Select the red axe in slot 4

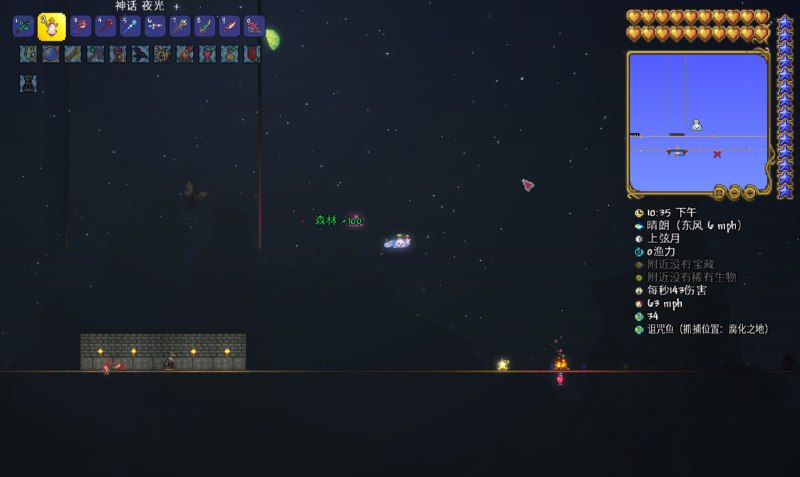coord(105,26)
